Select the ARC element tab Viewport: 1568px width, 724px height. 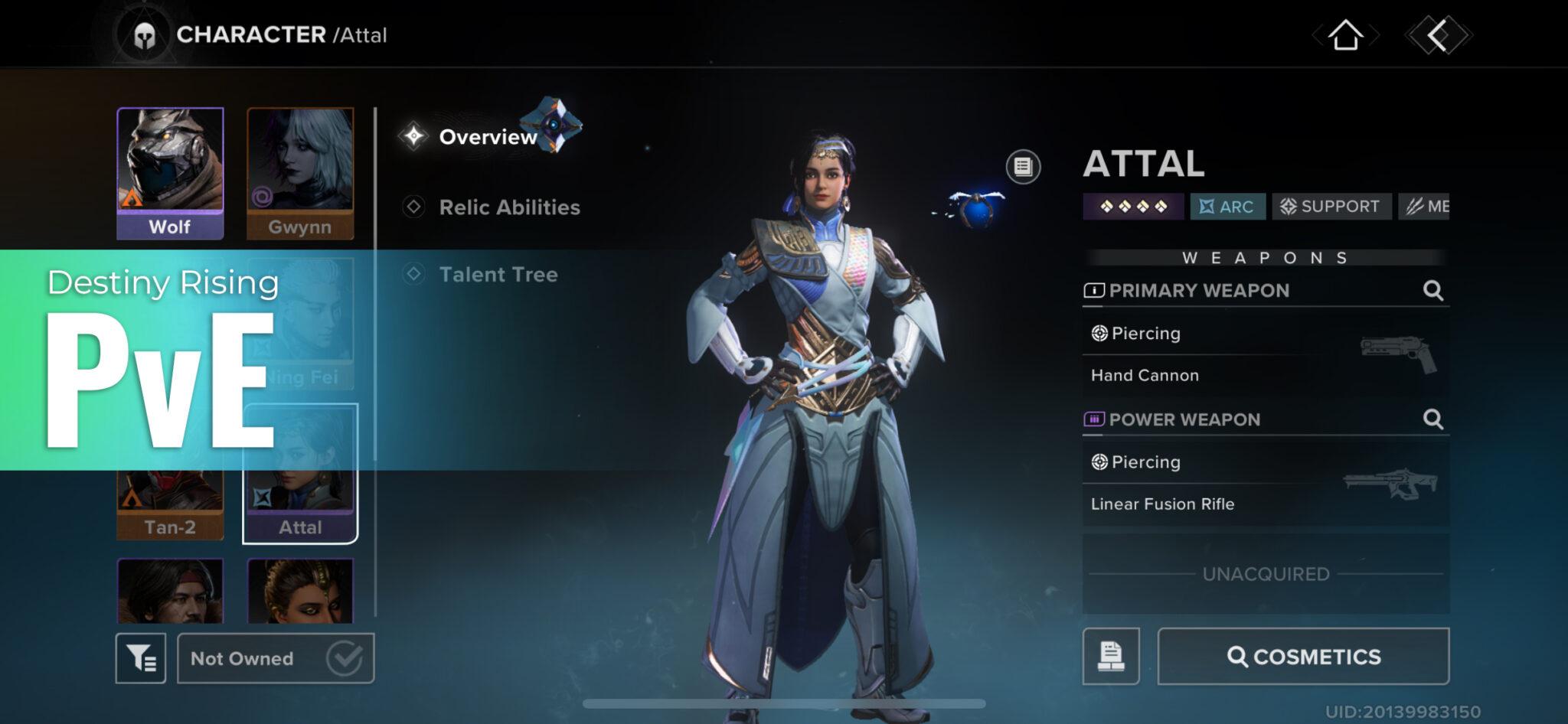point(1227,206)
